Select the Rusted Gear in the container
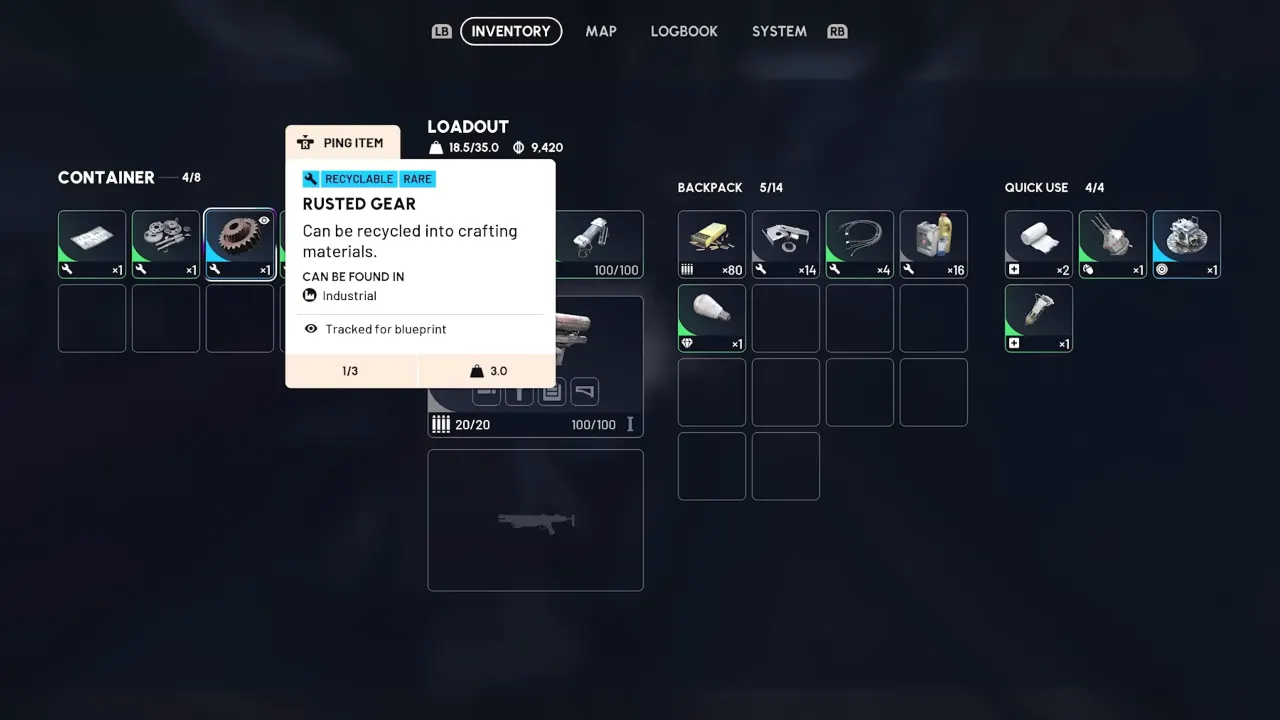 pos(239,243)
